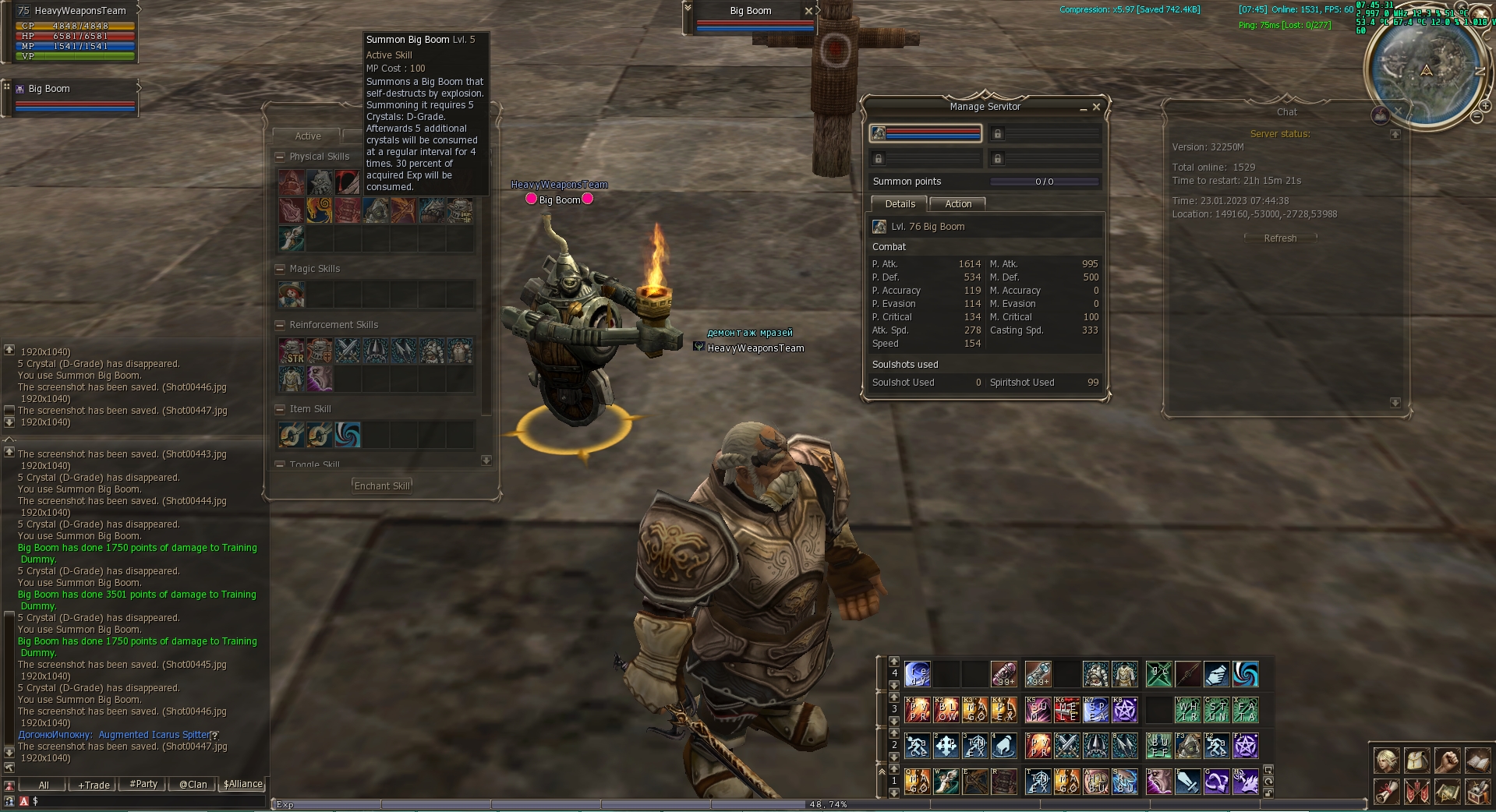The width and height of the screenshot is (1496, 812).
Task: Show the servitor Details tab
Action: click(900, 203)
